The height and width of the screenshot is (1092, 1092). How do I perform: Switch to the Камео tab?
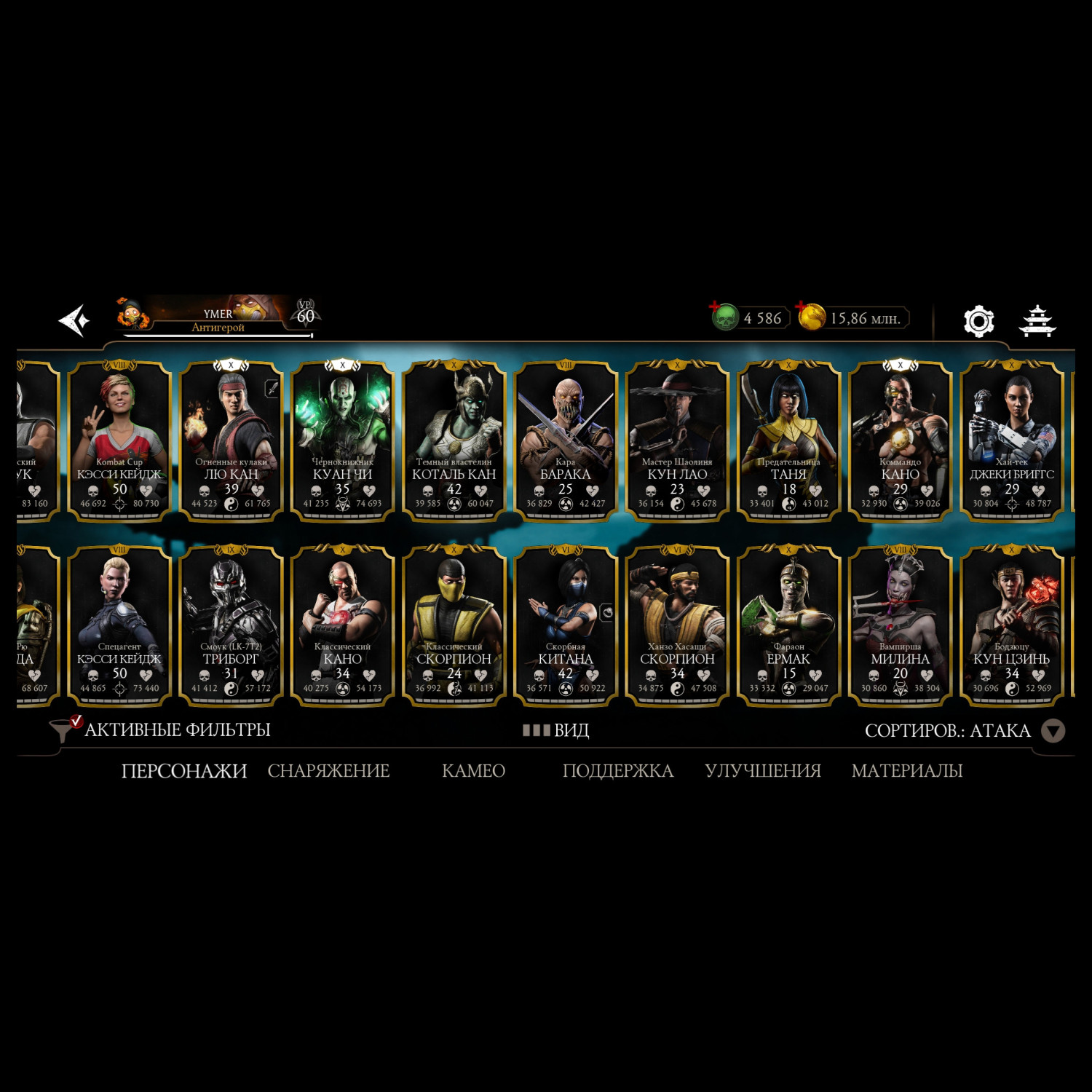(x=473, y=771)
